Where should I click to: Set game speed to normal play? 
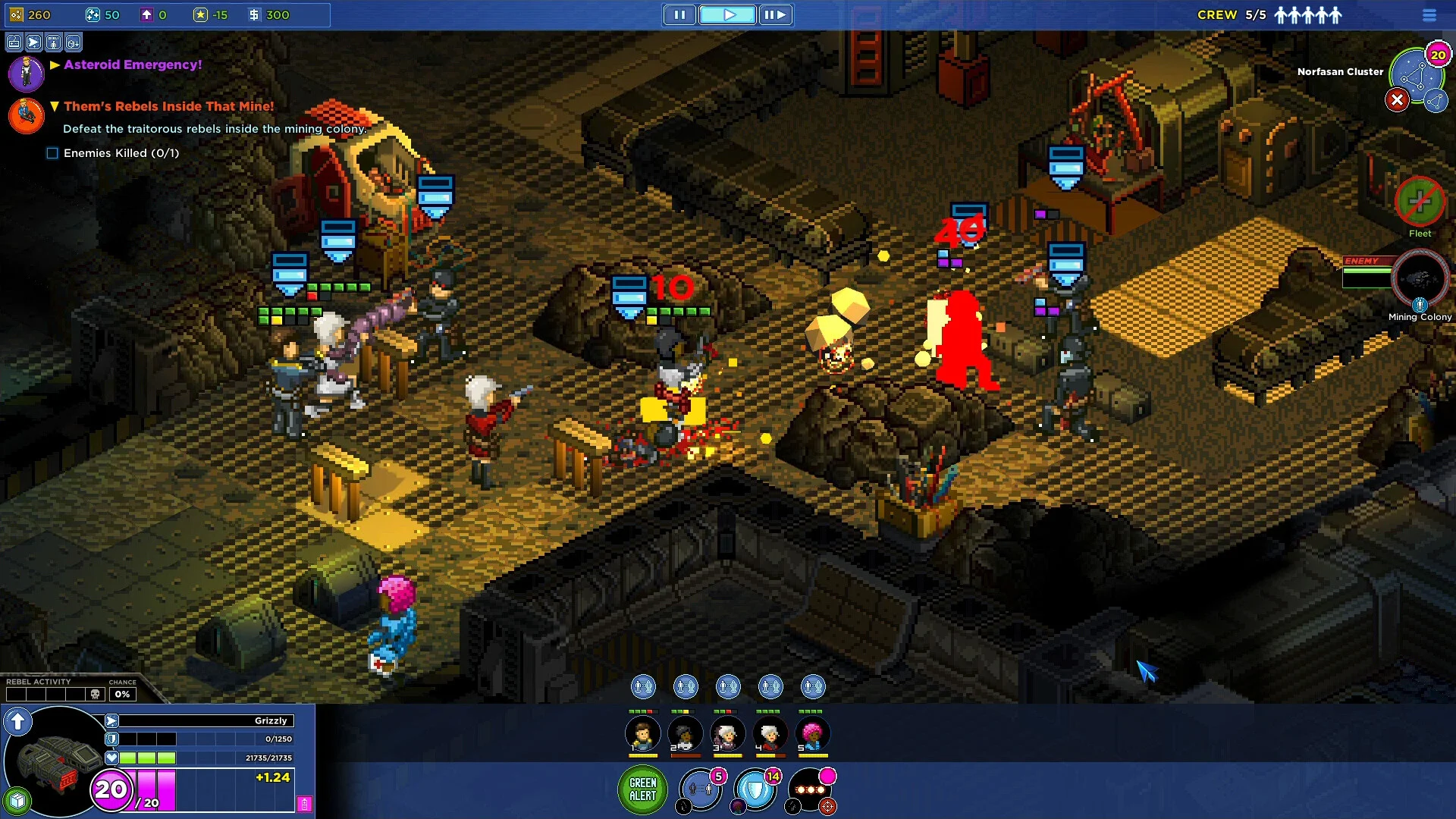click(727, 14)
